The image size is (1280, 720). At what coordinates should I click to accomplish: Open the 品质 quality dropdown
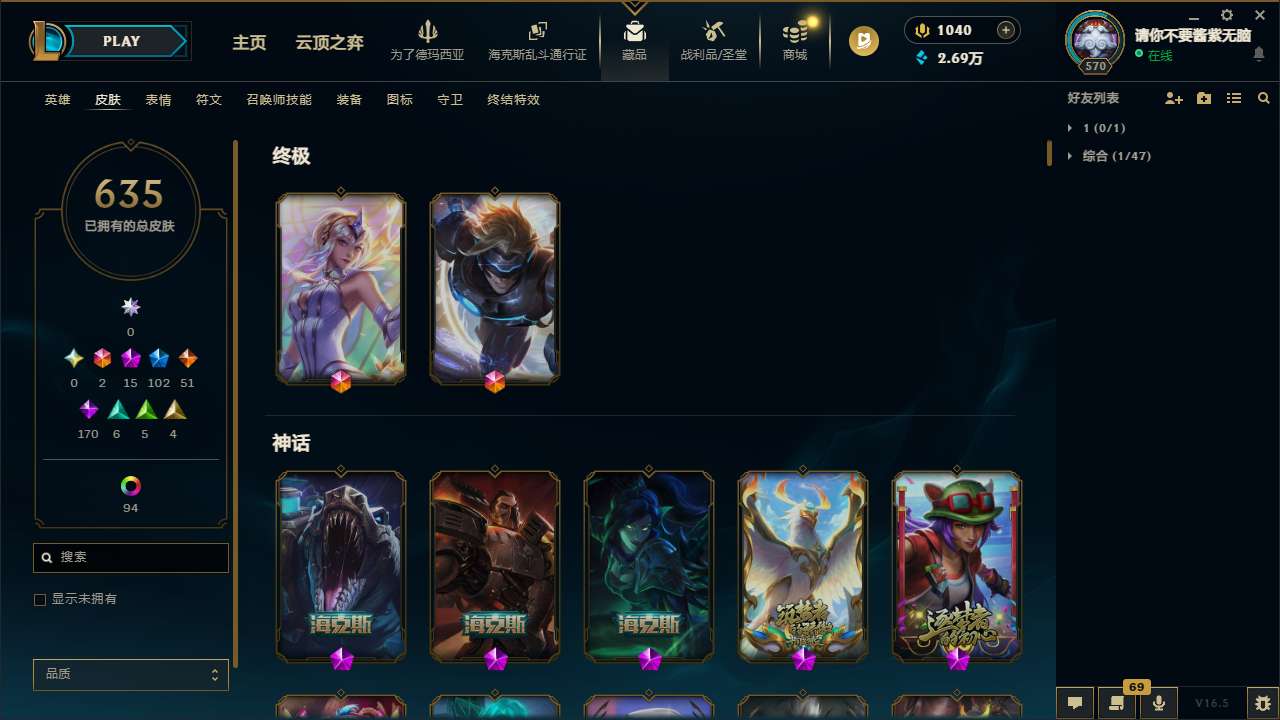click(x=130, y=674)
